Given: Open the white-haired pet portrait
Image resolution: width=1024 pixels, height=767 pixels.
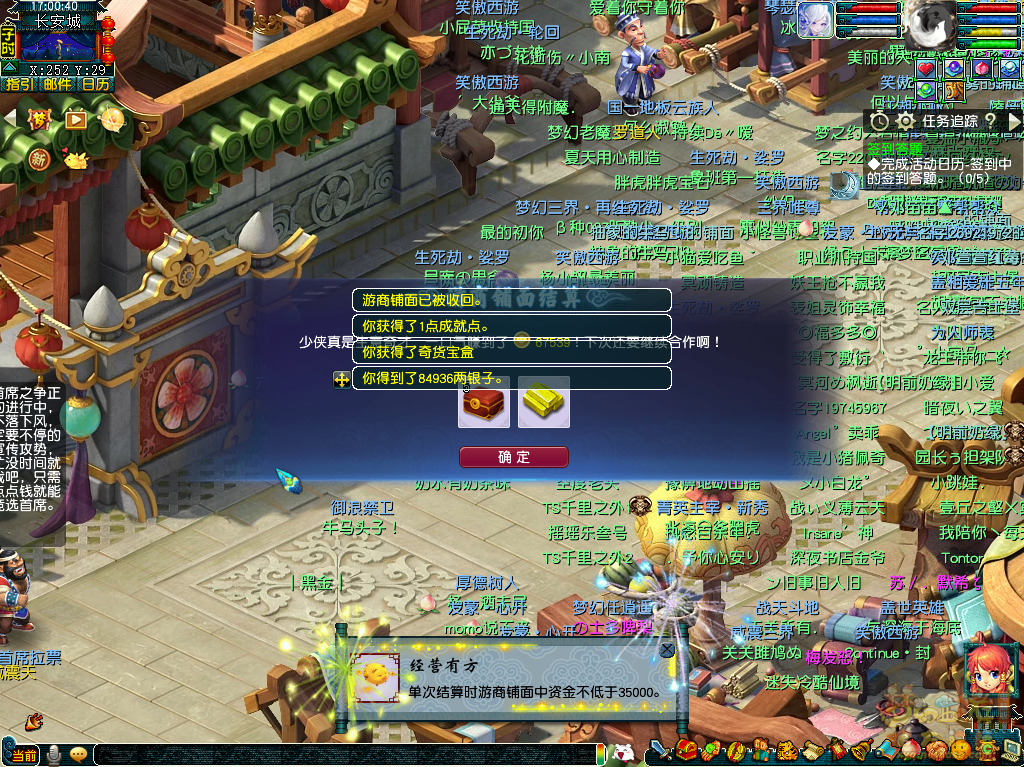Looking at the screenshot, I should pyautogui.click(x=816, y=20).
